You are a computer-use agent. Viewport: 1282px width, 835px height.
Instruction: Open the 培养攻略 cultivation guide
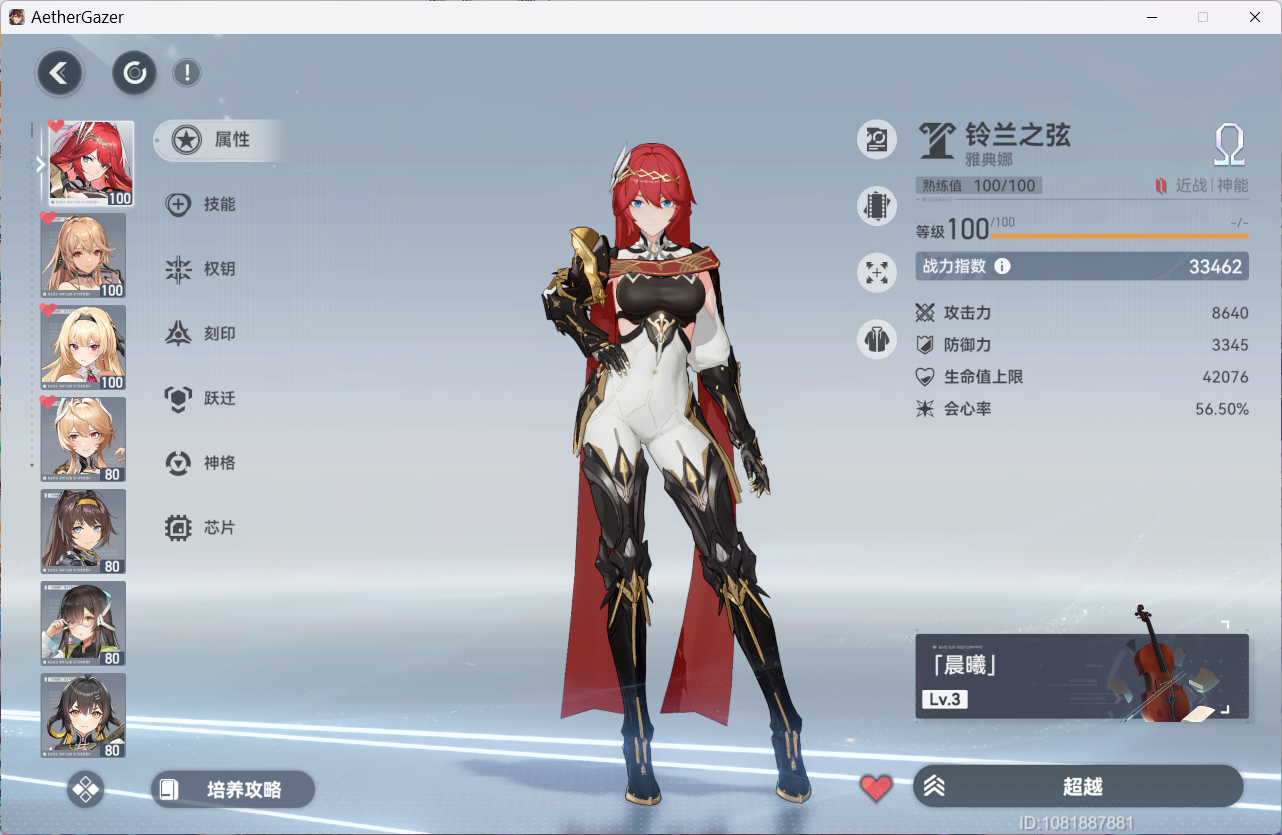(x=232, y=789)
